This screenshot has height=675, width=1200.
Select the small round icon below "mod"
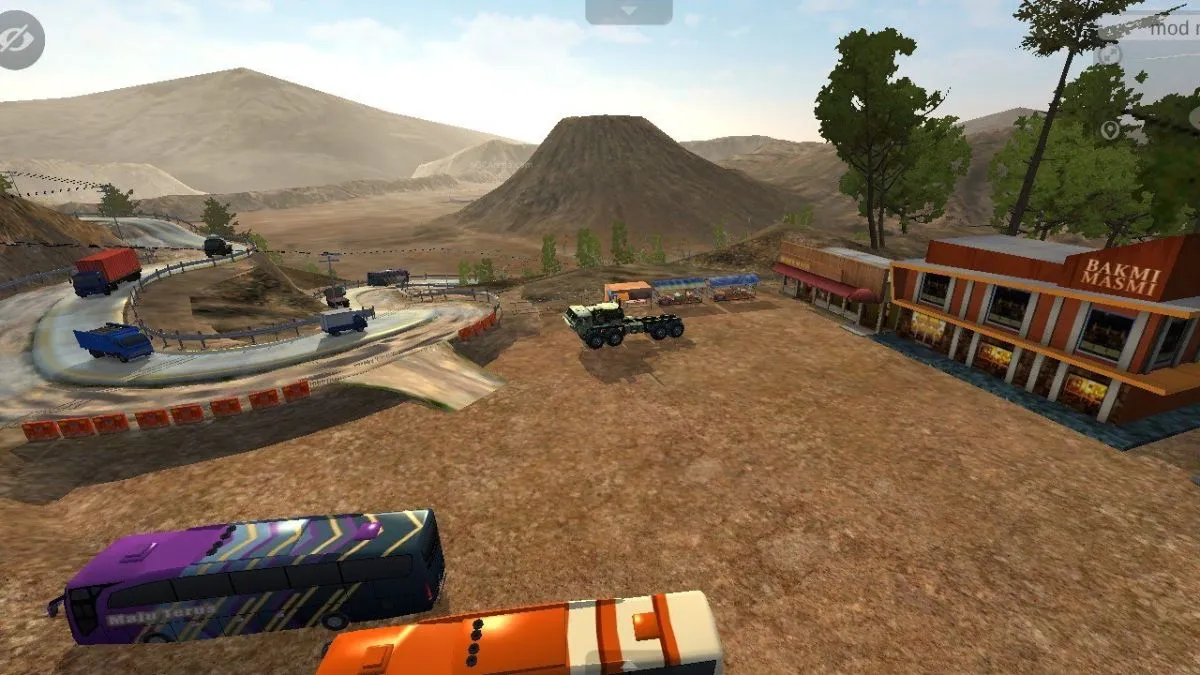click(1109, 55)
